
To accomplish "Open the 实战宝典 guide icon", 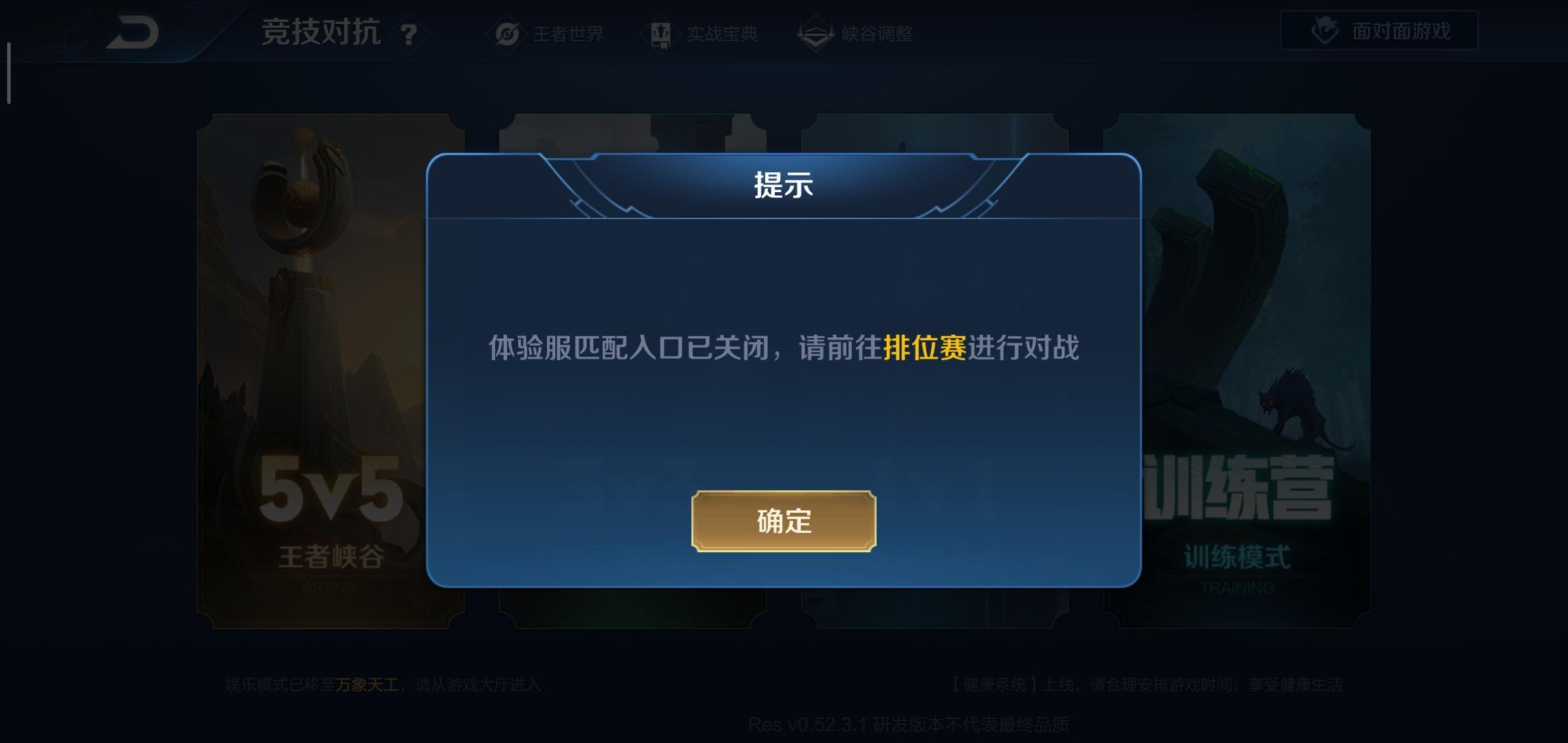I will tap(662, 34).
